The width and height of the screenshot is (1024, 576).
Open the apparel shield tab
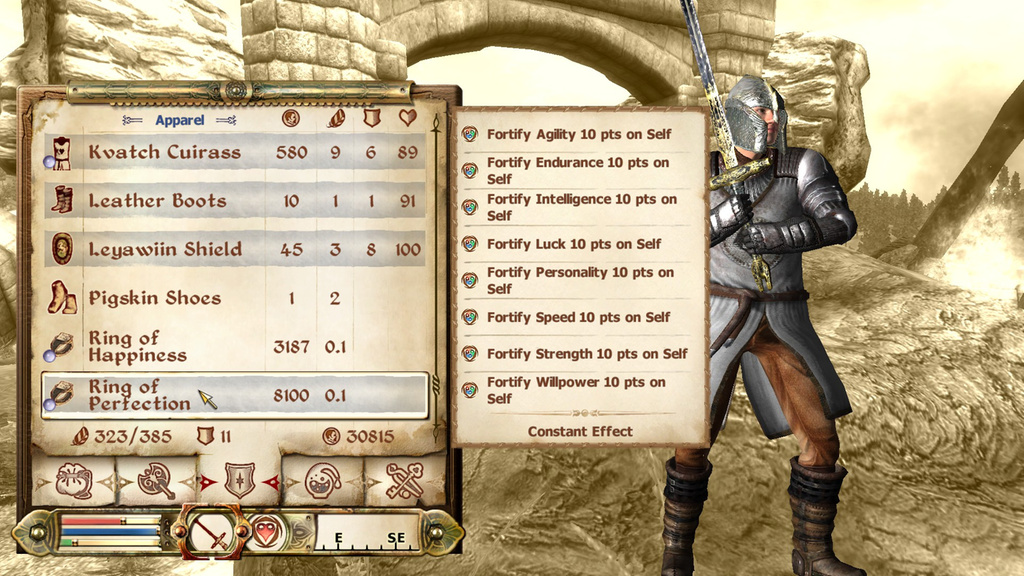(238, 482)
